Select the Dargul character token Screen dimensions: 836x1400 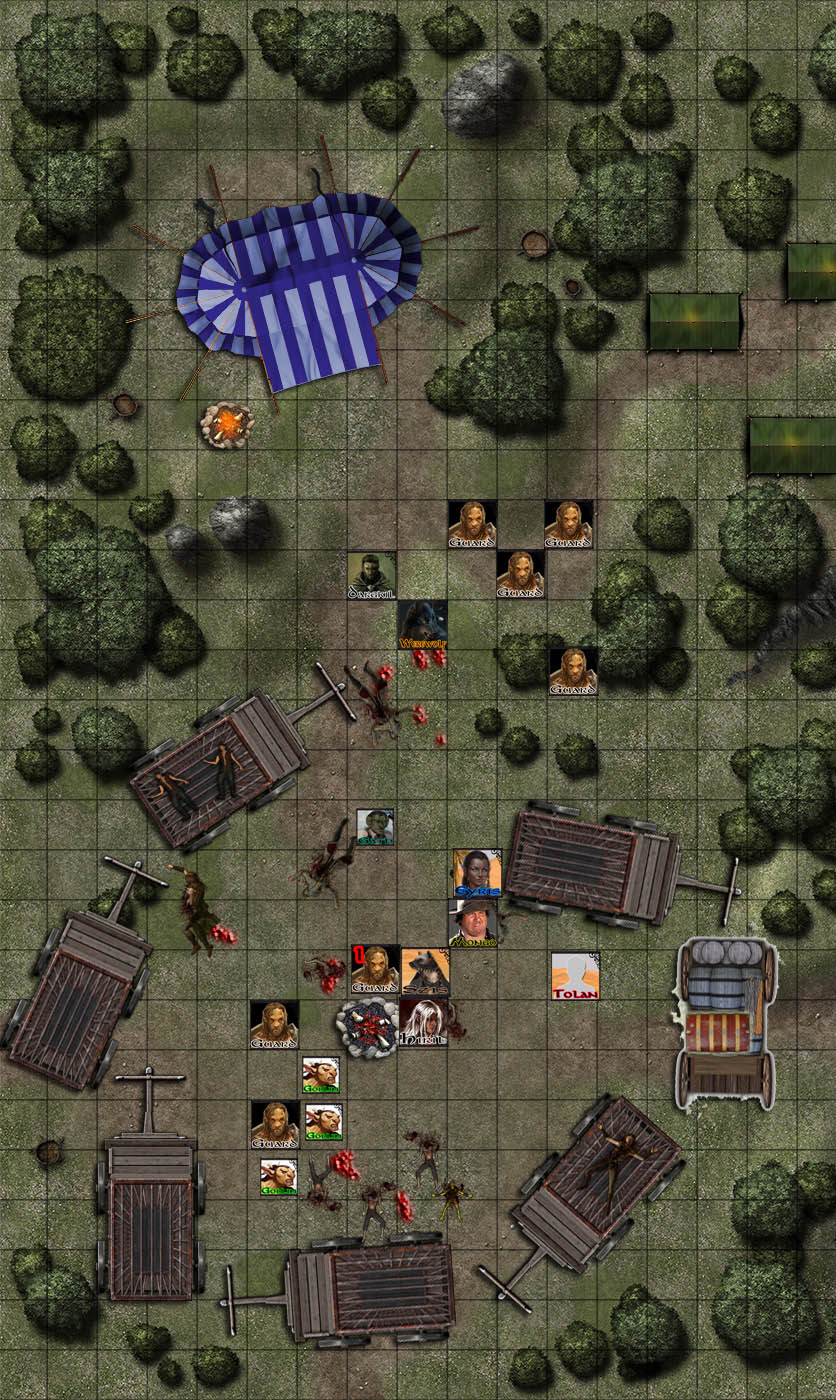point(372,575)
